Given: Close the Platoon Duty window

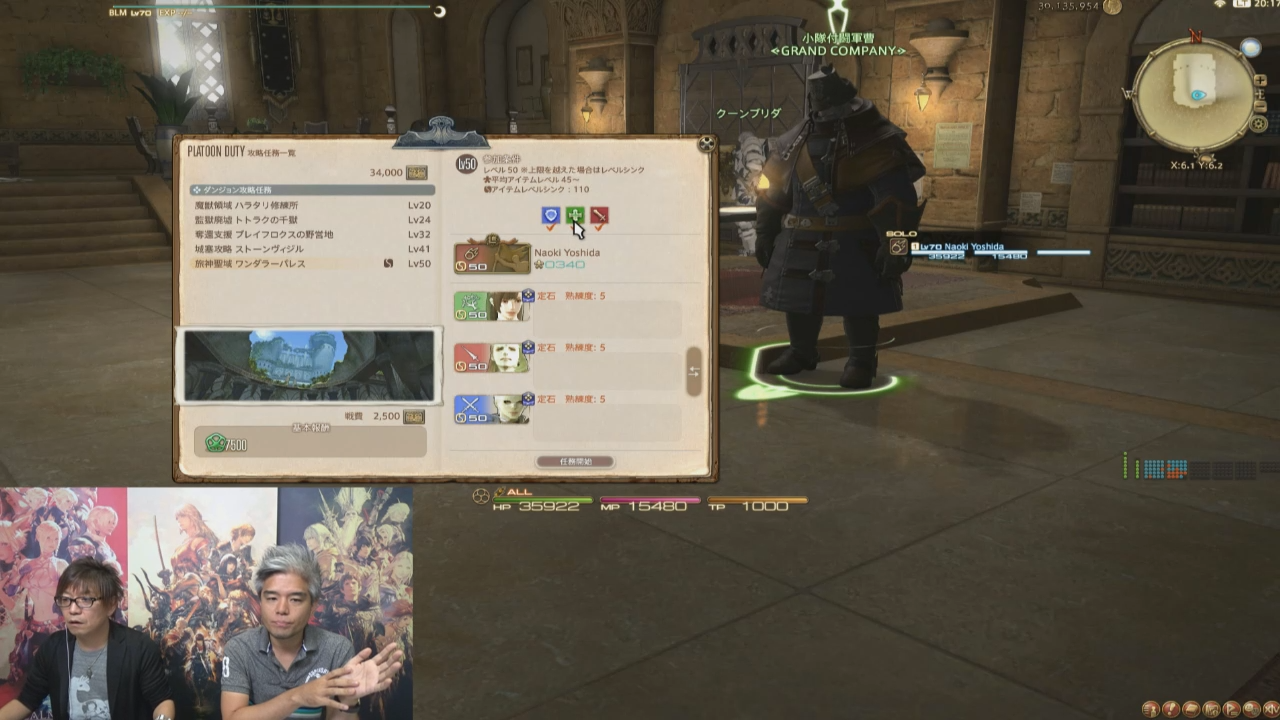Looking at the screenshot, I should [707, 144].
